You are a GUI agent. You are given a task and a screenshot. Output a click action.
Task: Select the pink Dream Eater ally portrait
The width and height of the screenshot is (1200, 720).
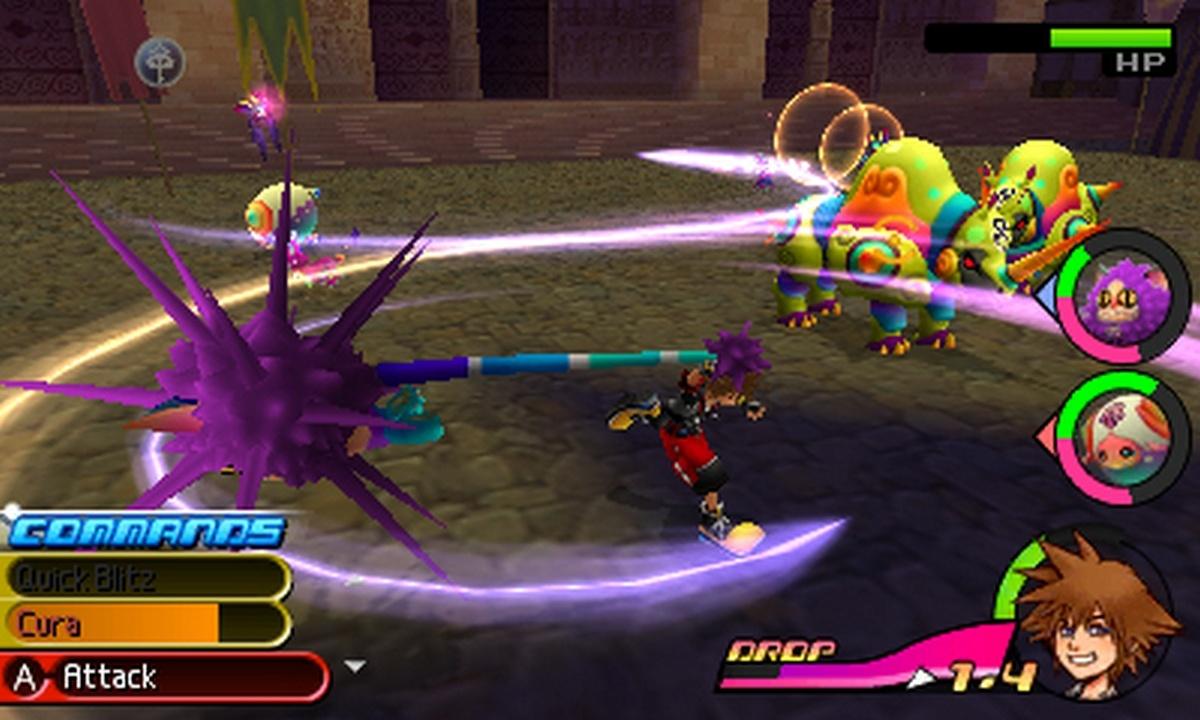pos(1122,439)
